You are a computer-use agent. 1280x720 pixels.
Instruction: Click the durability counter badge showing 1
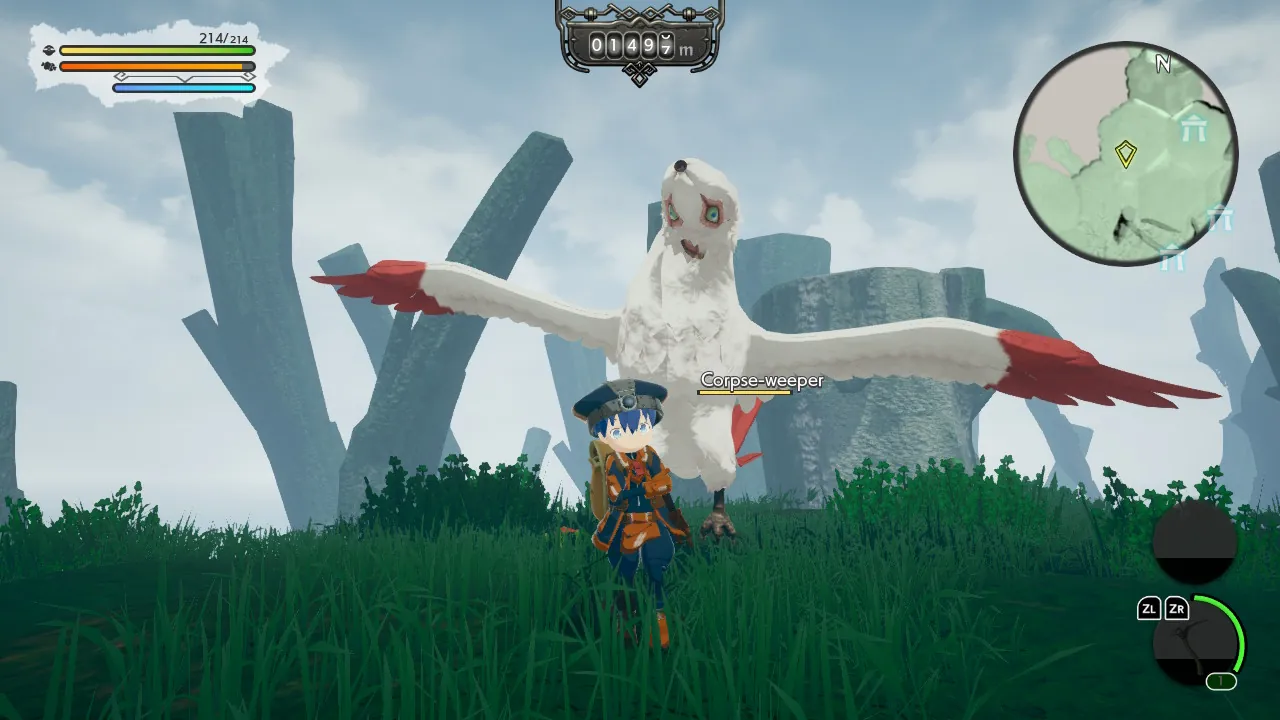[x=1220, y=680]
